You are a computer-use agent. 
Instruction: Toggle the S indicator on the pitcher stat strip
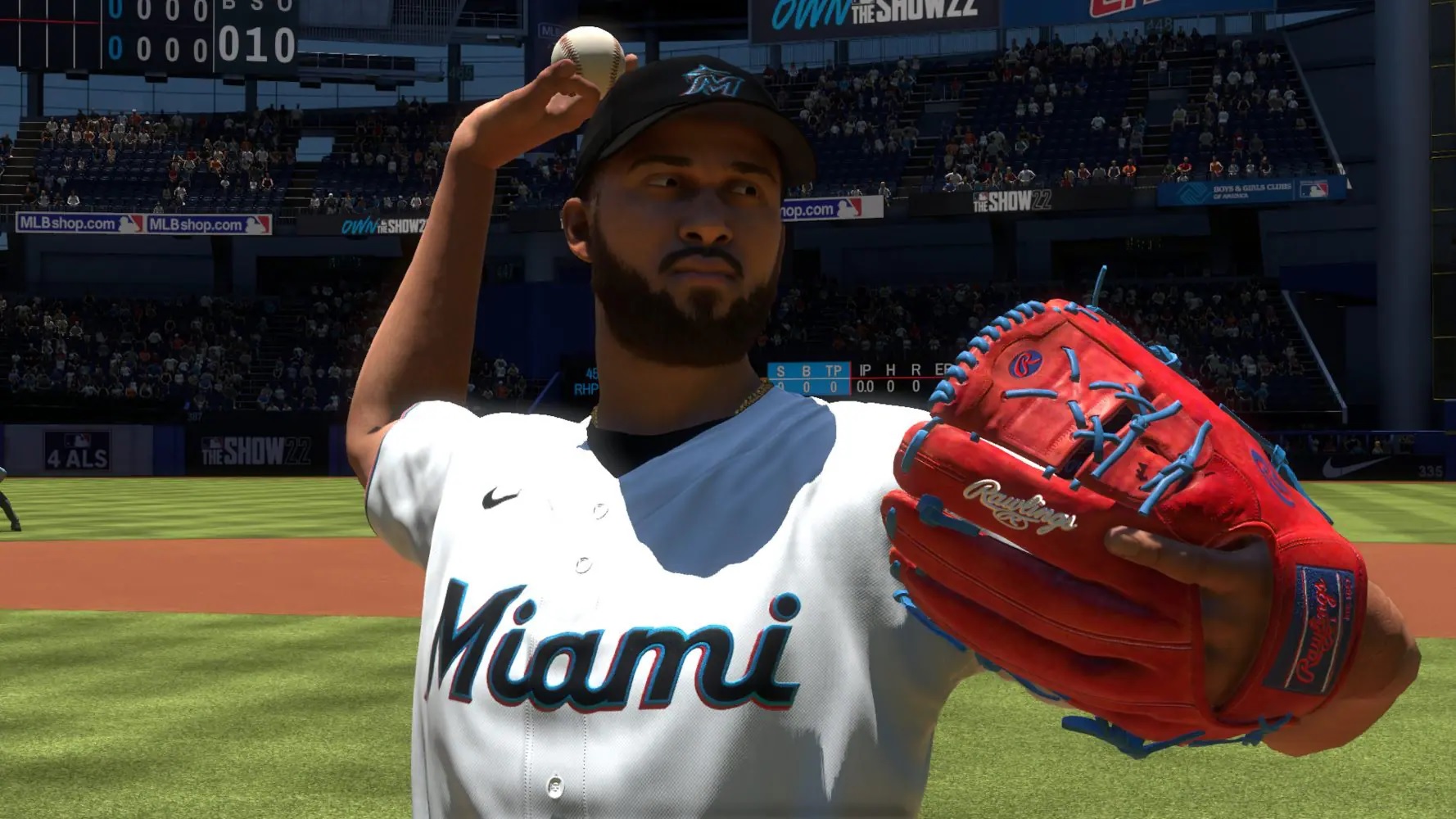click(780, 369)
